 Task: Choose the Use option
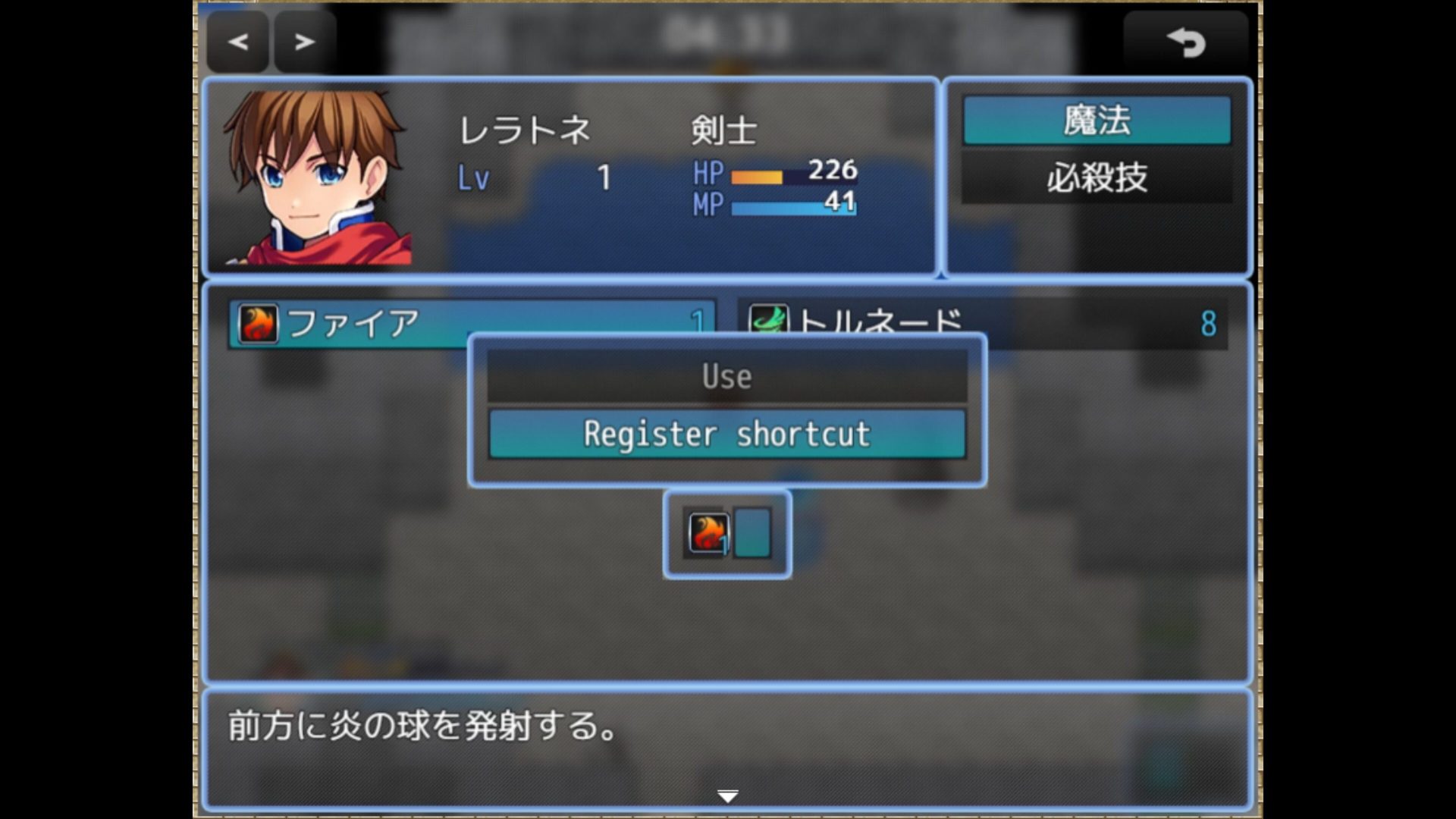click(x=726, y=376)
